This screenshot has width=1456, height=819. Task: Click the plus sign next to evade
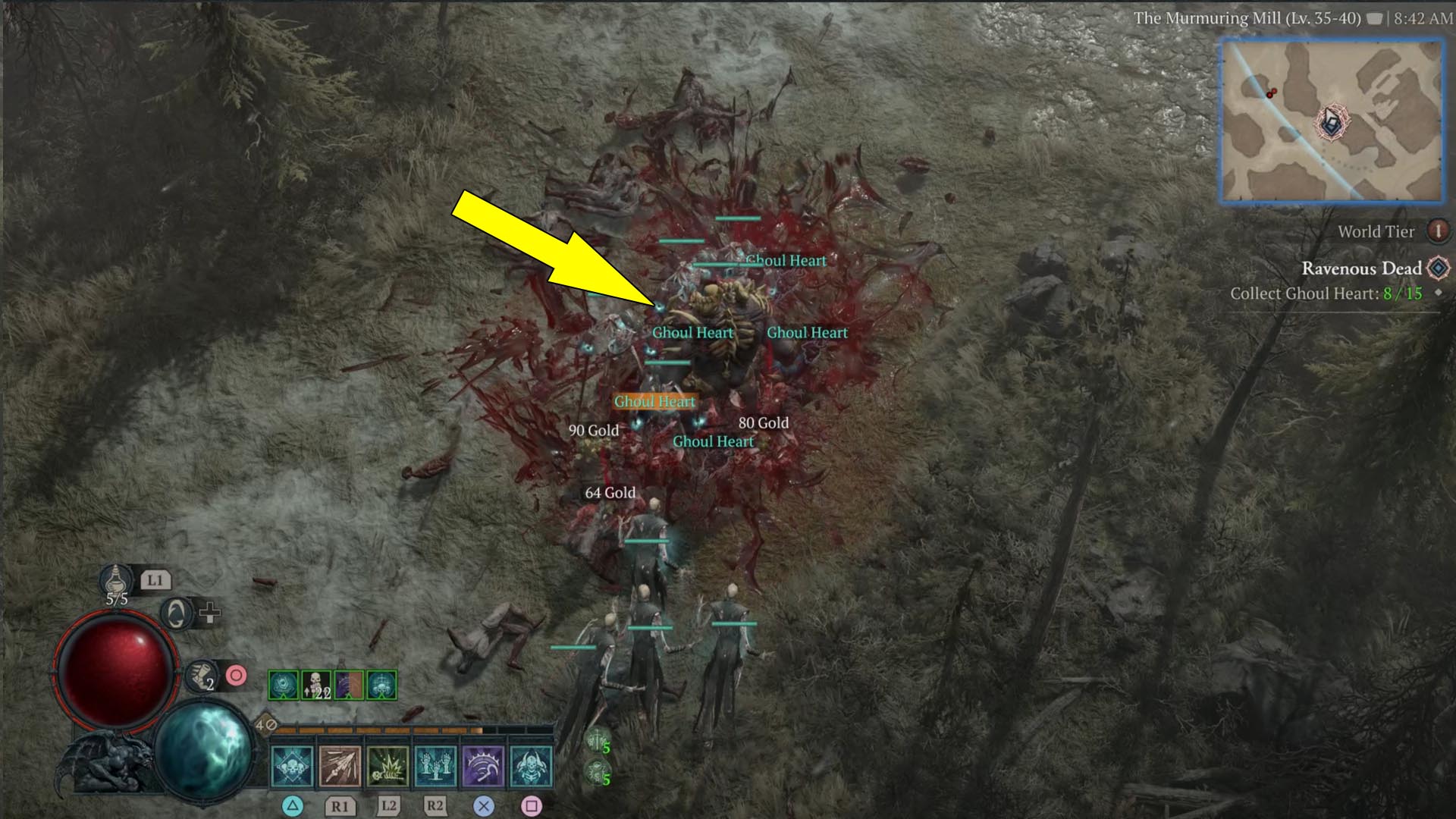click(x=209, y=613)
